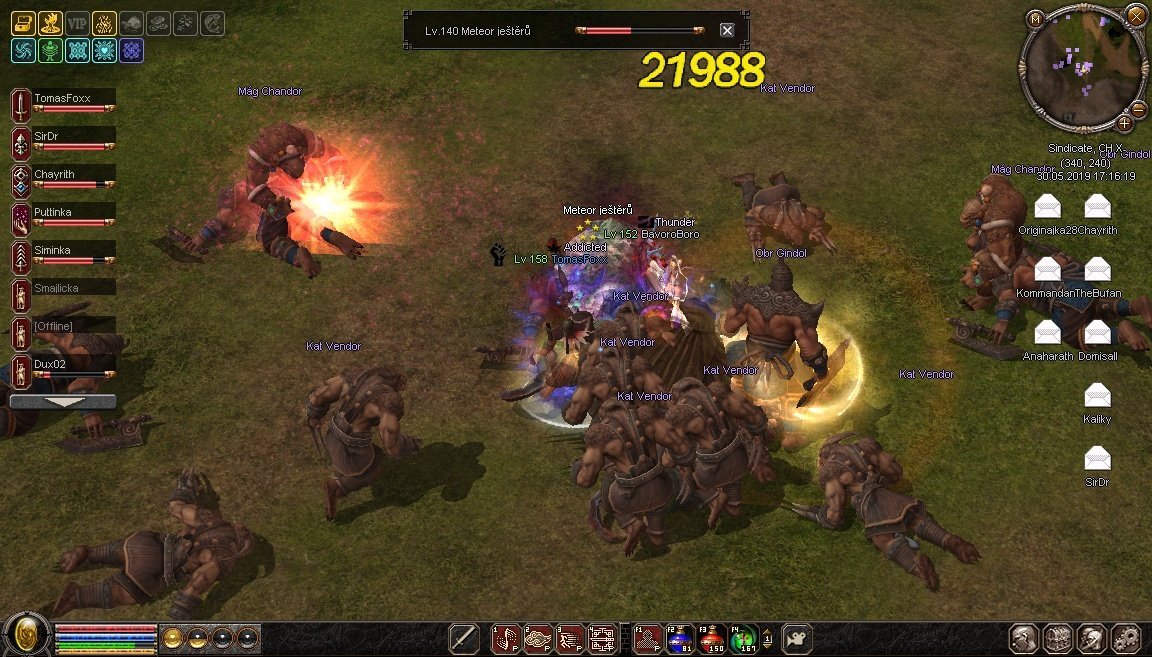Viewport: 1152px width, 657px height.
Task: Close the Meteor ještěrů target bar
Action: tap(727, 30)
